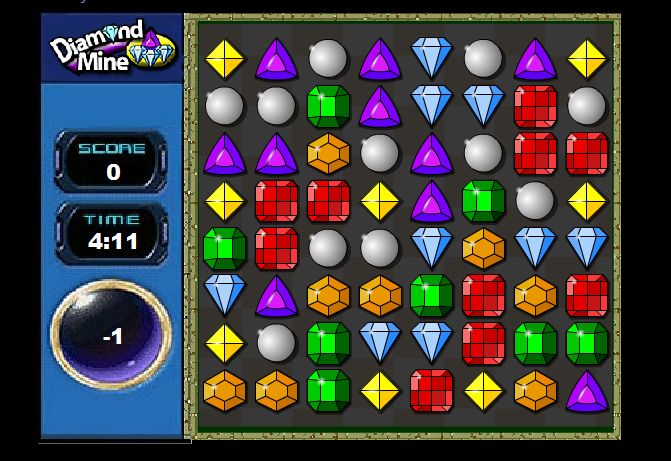Select the orange hexagon gem in the board corner
The width and height of the screenshot is (671, 461).
coord(224,390)
